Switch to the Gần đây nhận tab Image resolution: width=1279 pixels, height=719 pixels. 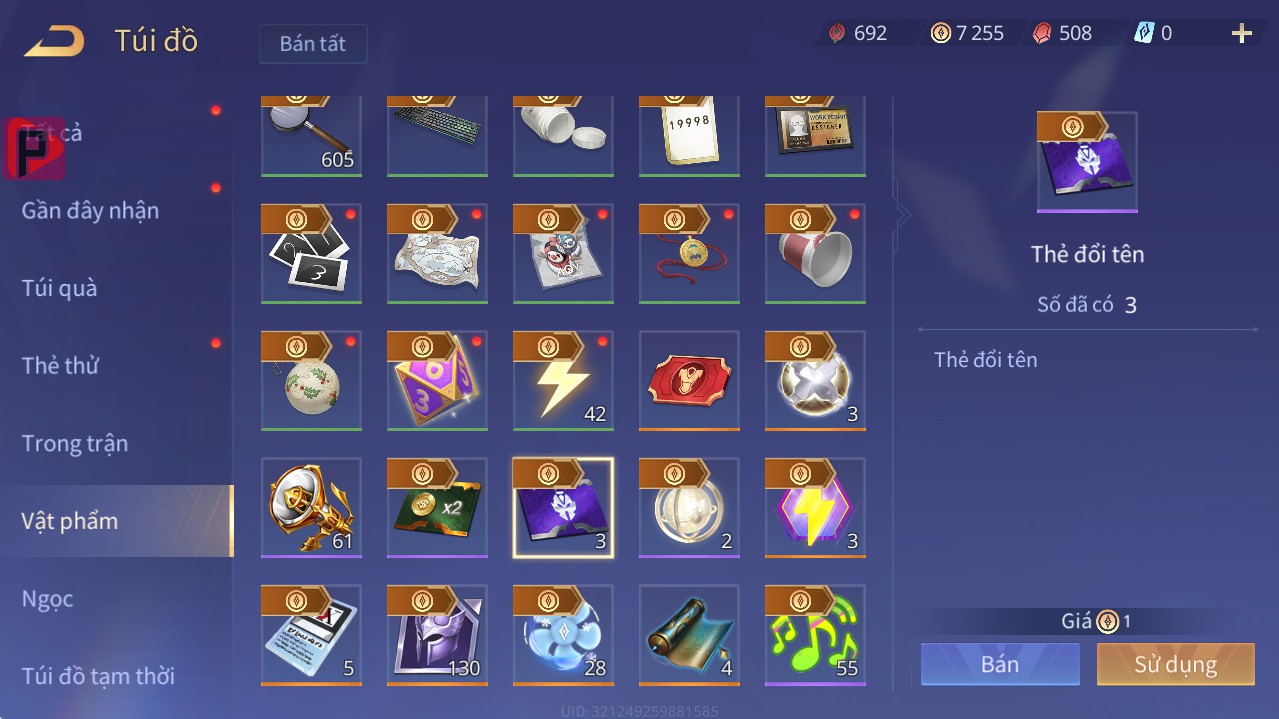pyautogui.click(x=90, y=211)
